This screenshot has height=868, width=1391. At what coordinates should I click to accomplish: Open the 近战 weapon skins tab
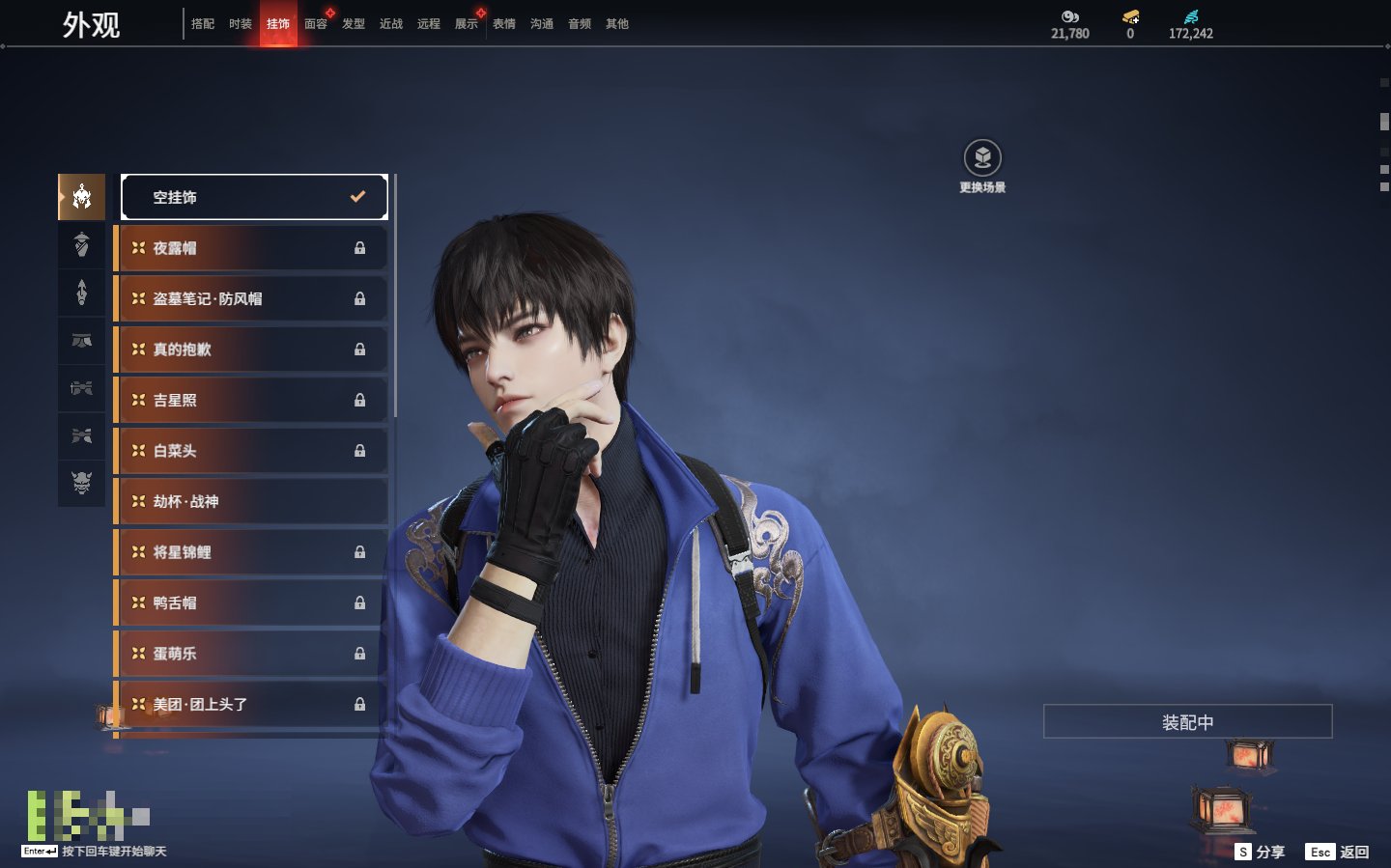pos(391,24)
